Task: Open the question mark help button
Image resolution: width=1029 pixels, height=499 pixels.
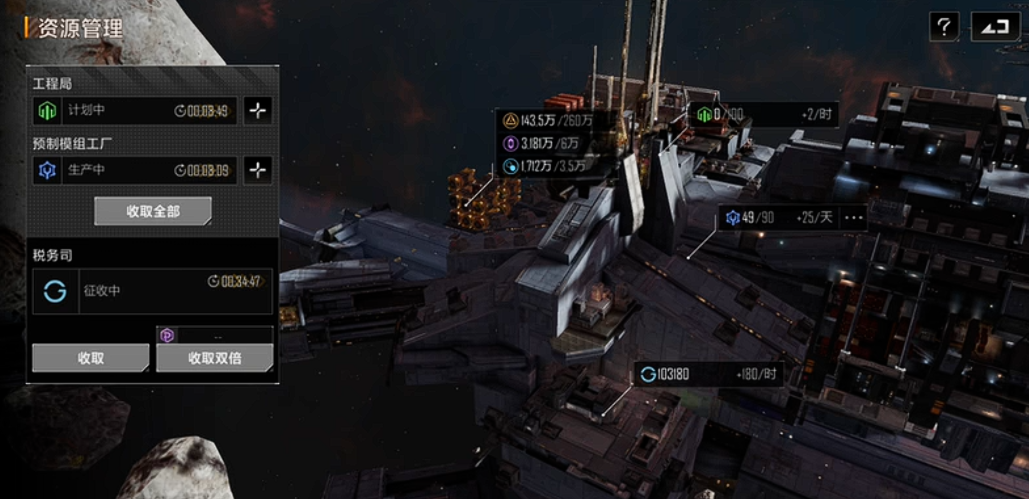Action: pos(944,26)
